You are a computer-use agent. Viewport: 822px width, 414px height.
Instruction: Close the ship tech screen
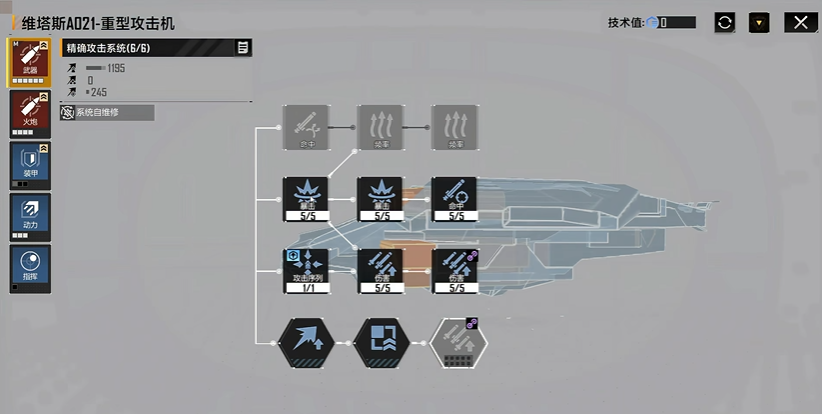click(x=797, y=22)
